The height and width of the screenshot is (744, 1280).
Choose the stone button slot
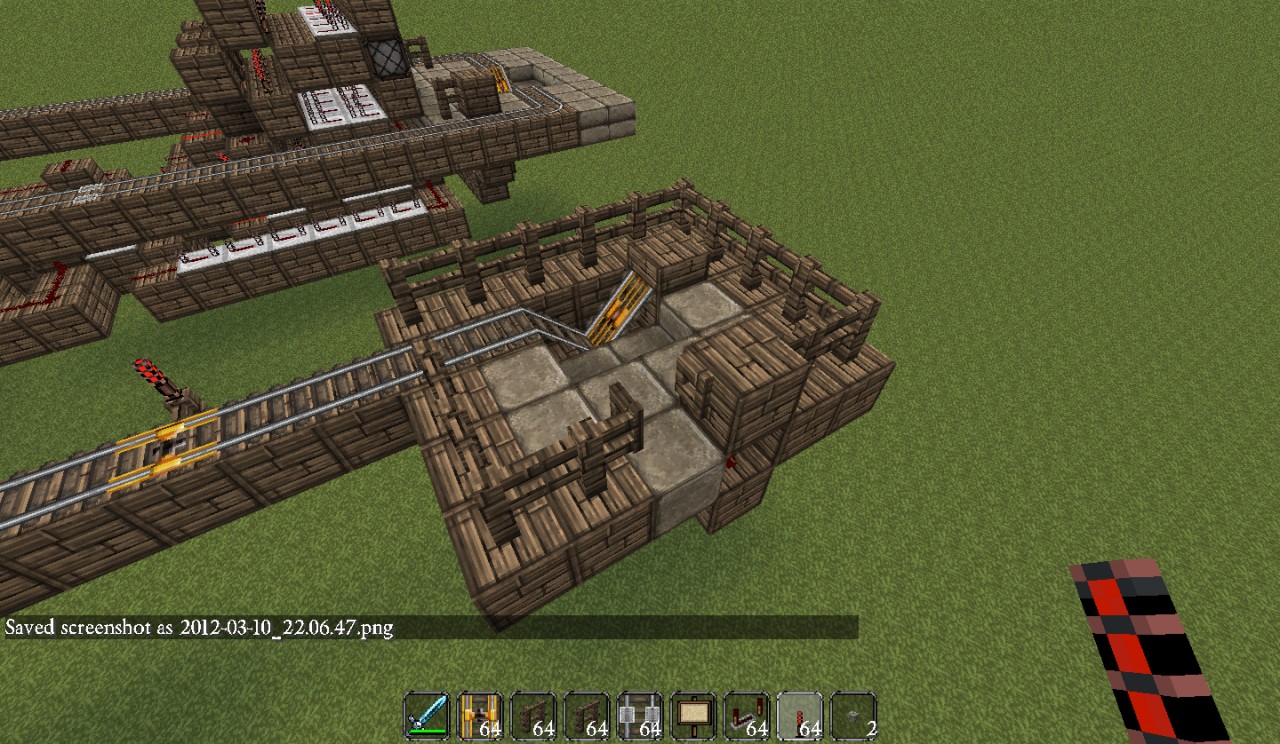(854, 716)
